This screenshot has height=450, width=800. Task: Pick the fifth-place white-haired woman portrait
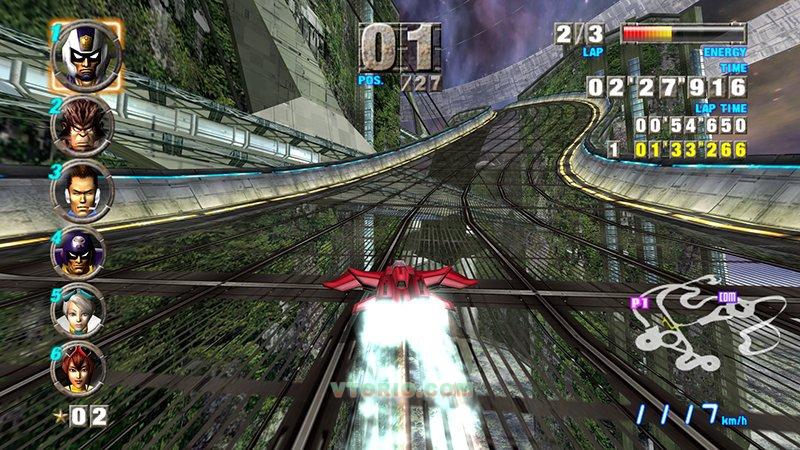point(79,308)
